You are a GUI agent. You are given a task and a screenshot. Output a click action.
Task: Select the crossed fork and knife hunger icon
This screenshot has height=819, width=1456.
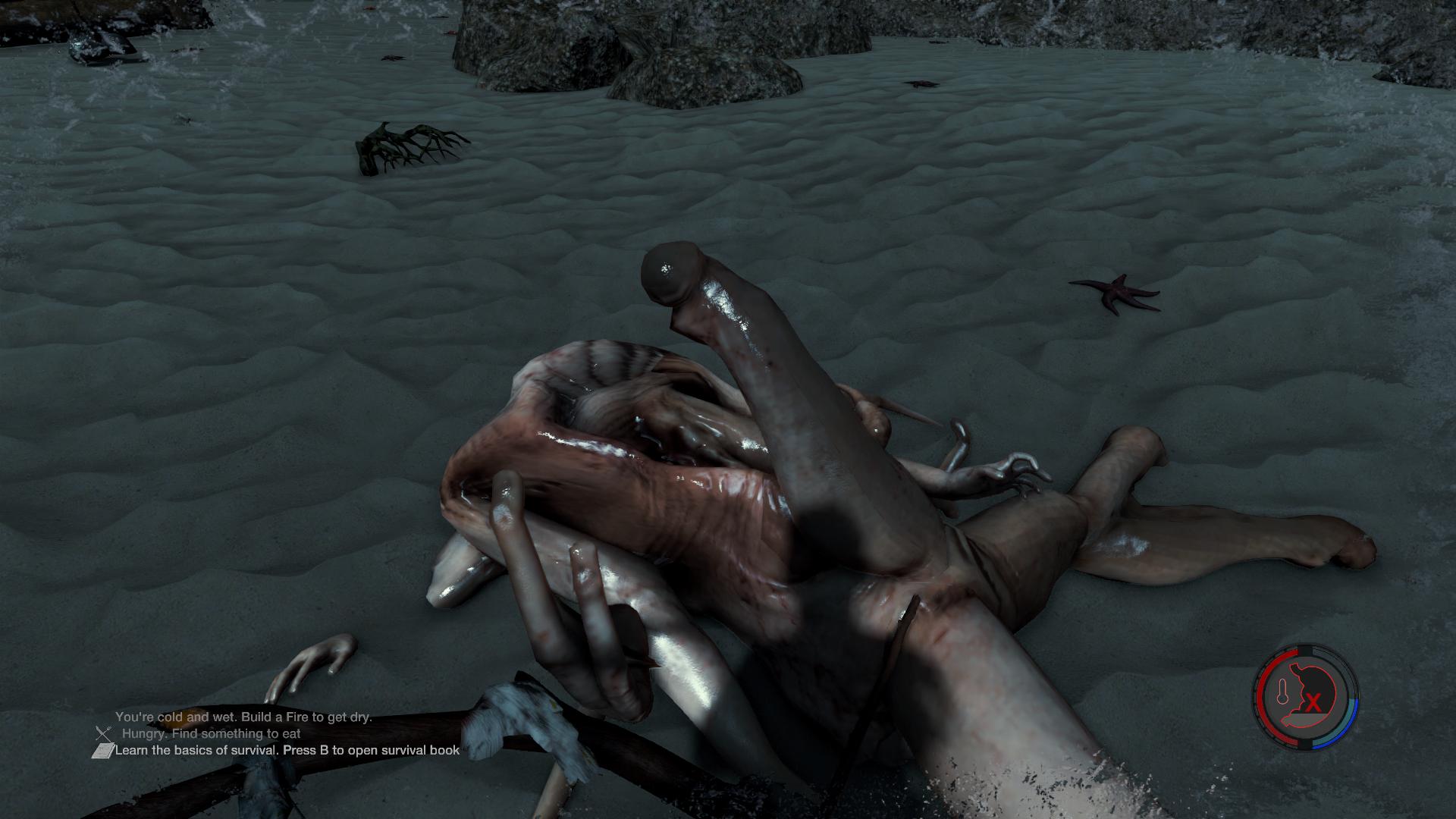[104, 733]
